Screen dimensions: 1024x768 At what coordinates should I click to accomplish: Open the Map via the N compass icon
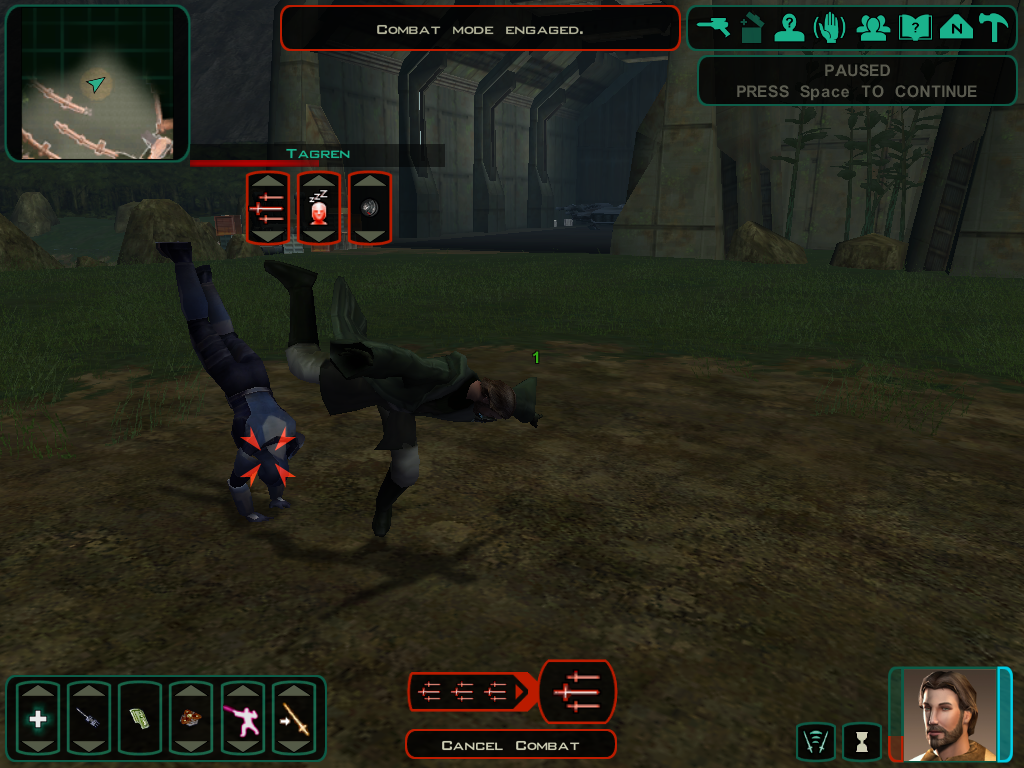point(956,28)
